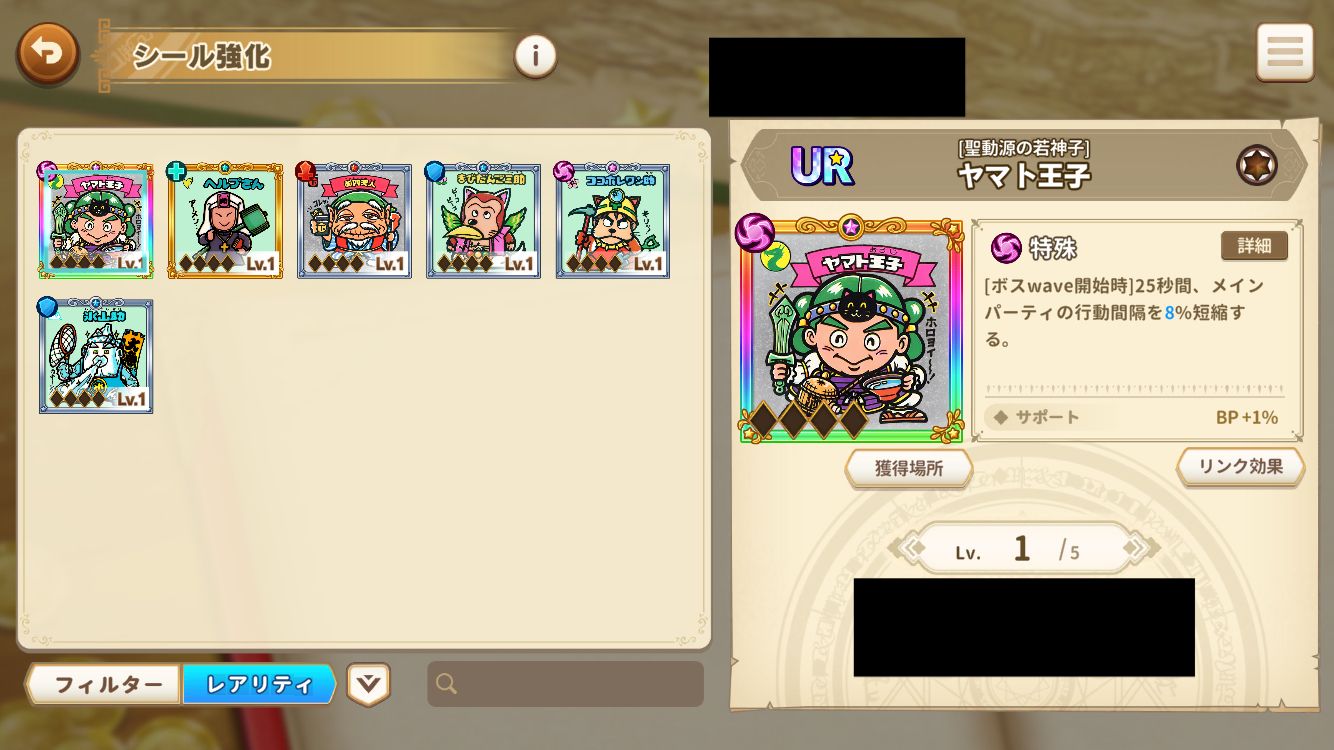Pick the ココホレワン助 seal card
Viewport: 1334px width, 750px height.
pos(612,220)
